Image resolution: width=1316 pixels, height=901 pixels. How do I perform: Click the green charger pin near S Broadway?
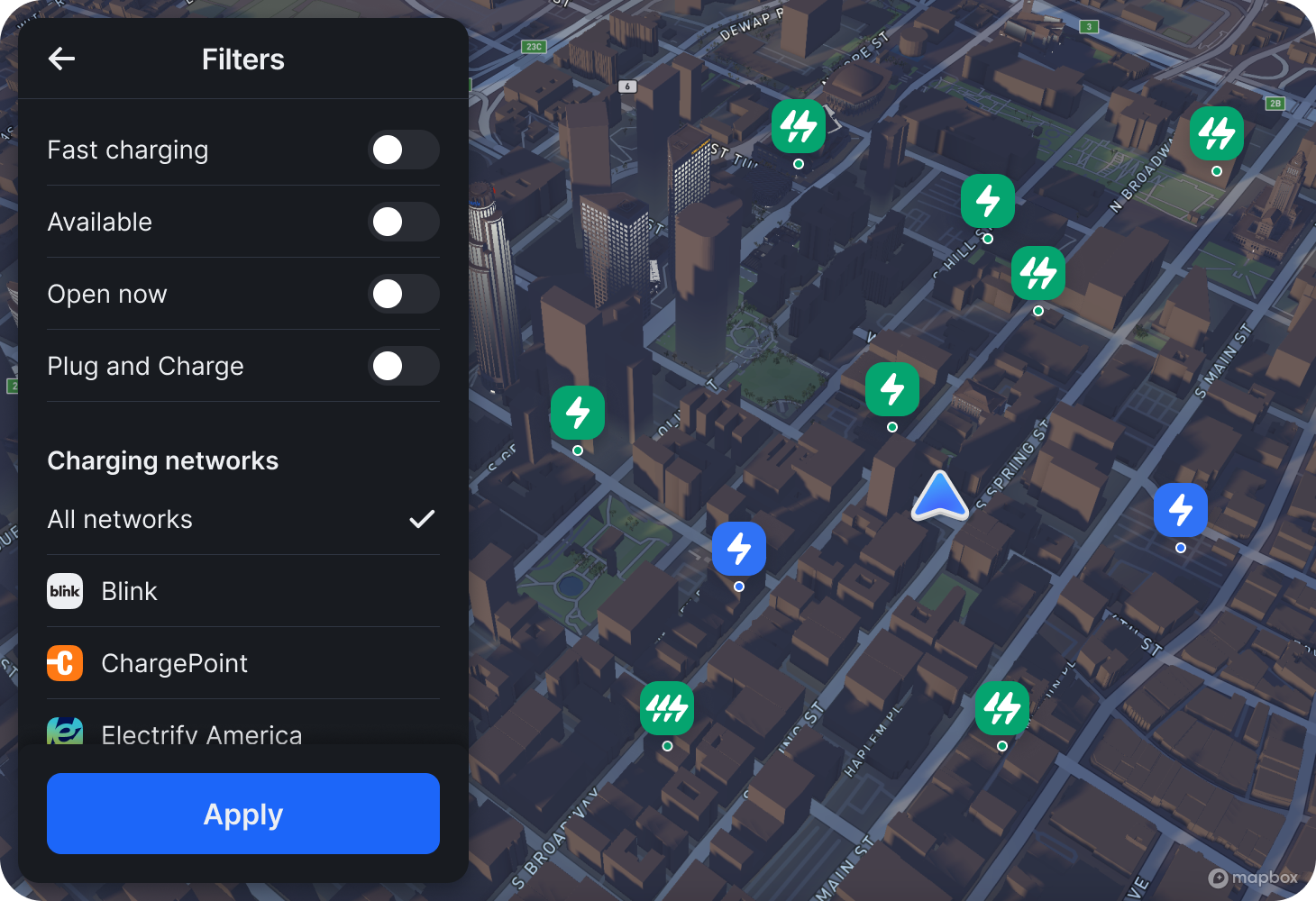(x=667, y=708)
